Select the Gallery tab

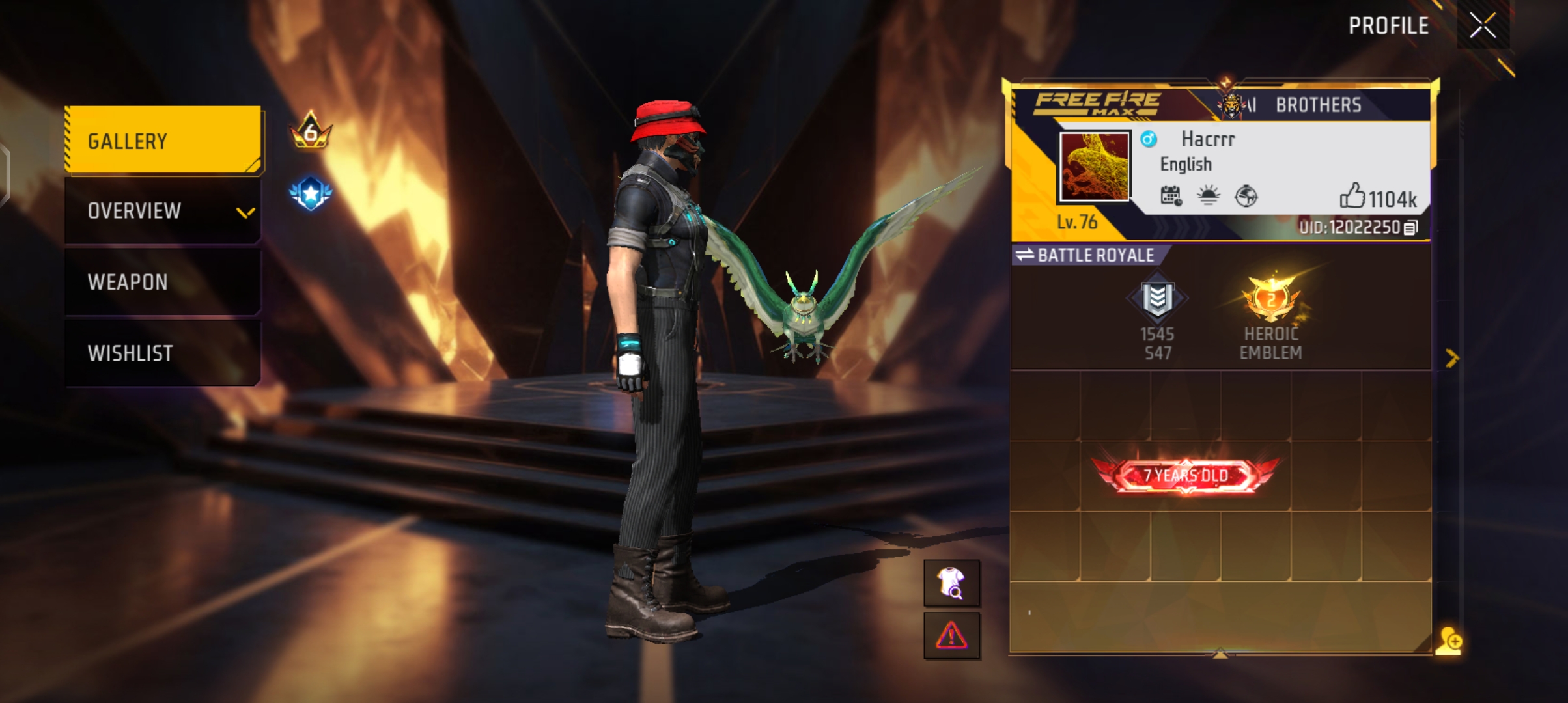point(163,141)
